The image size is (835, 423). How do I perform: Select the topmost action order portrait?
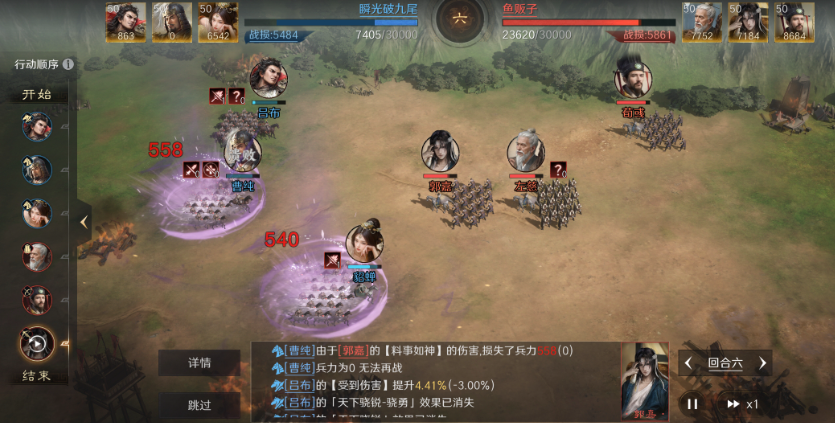(x=37, y=127)
